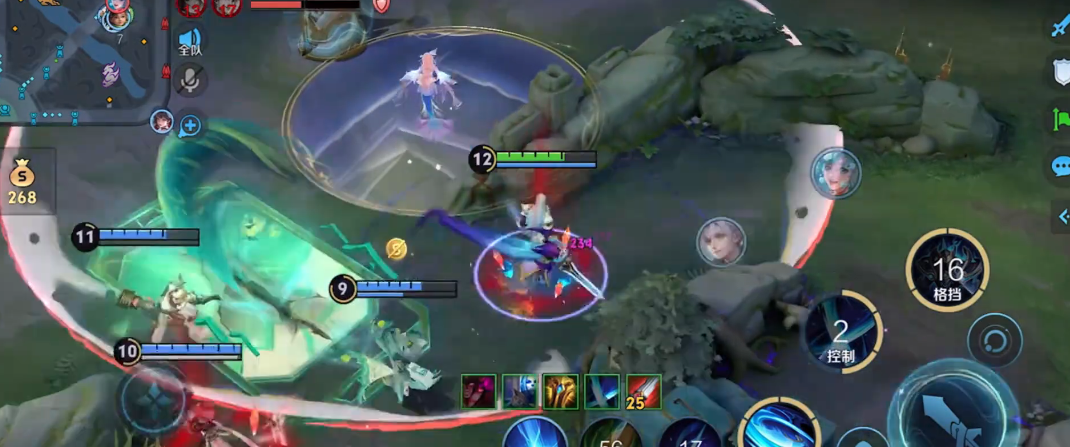
Task: Toggle the muted microphone button
Action: [189, 81]
